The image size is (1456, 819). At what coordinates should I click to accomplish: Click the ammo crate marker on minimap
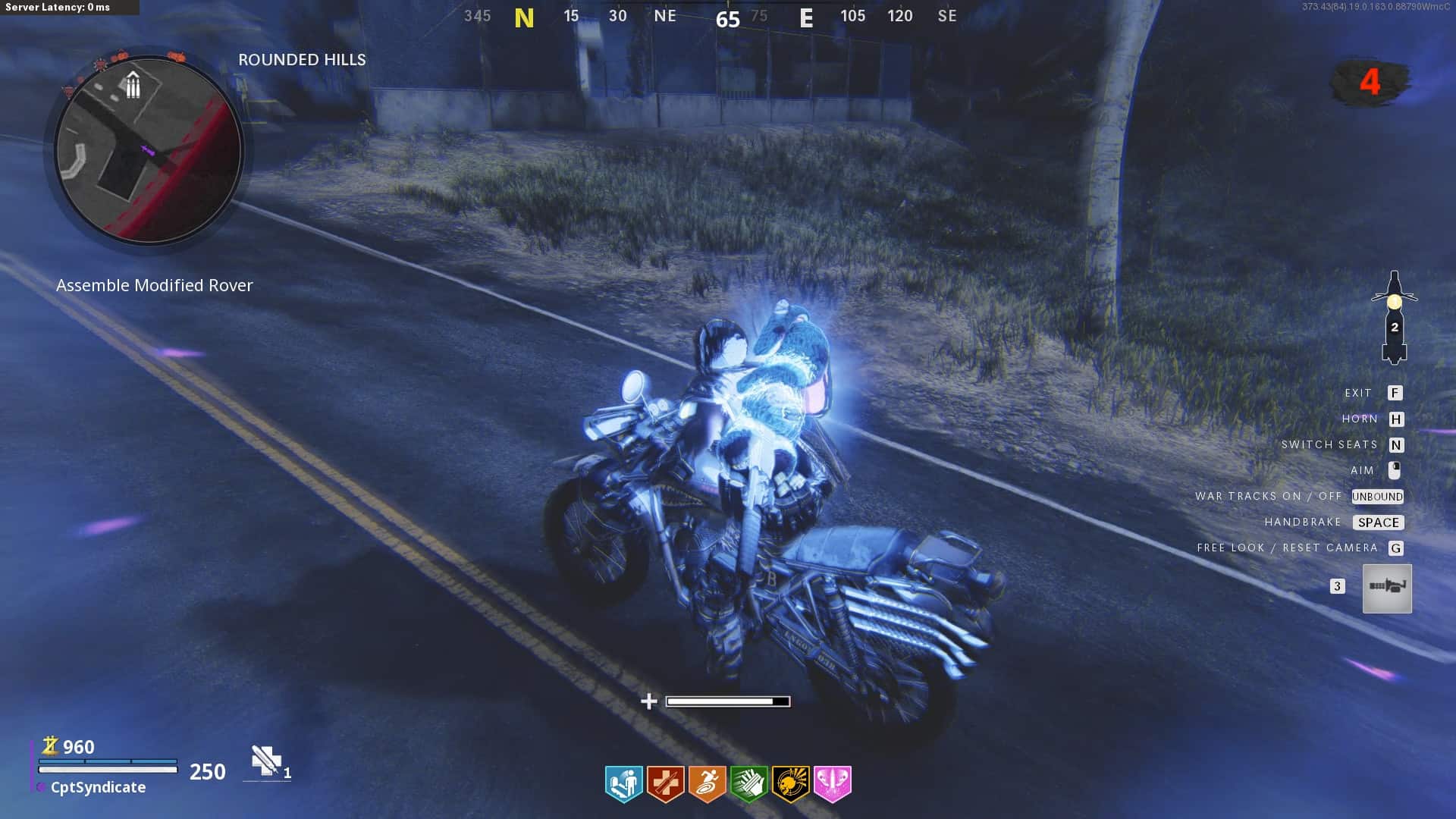point(133,85)
